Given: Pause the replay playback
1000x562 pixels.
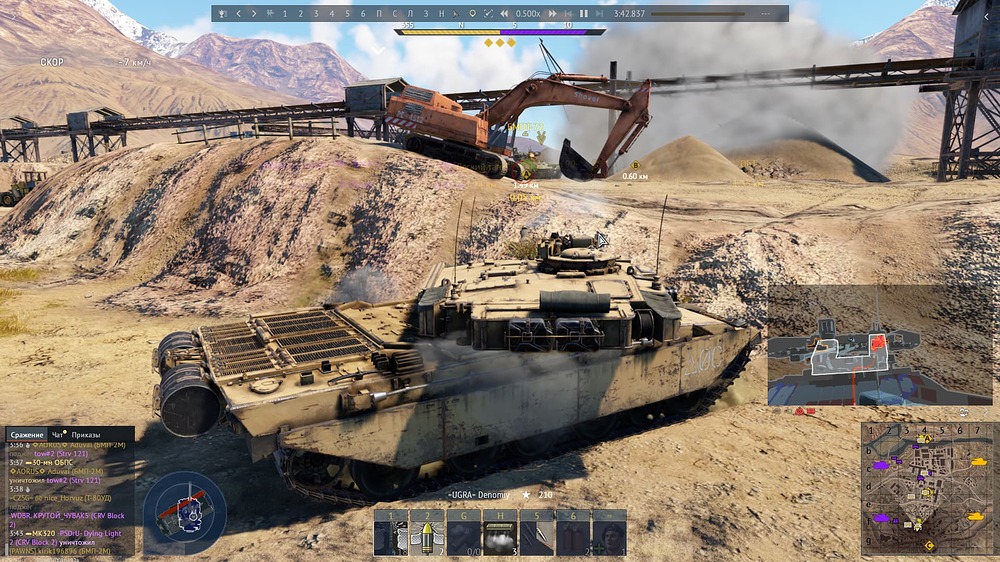Looking at the screenshot, I should pyautogui.click(x=583, y=14).
